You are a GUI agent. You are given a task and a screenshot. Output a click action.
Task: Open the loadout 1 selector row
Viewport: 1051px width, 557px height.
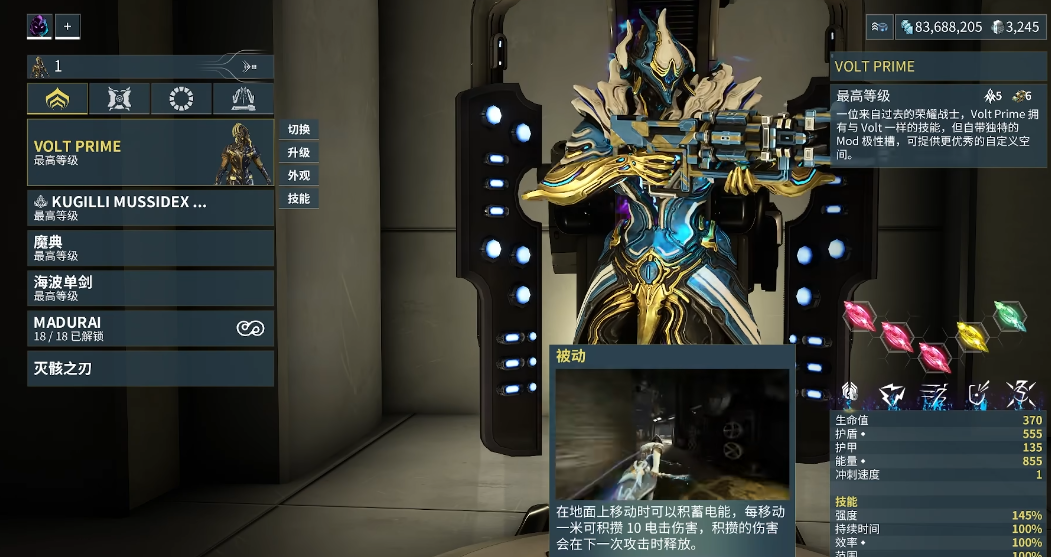[x=150, y=67]
